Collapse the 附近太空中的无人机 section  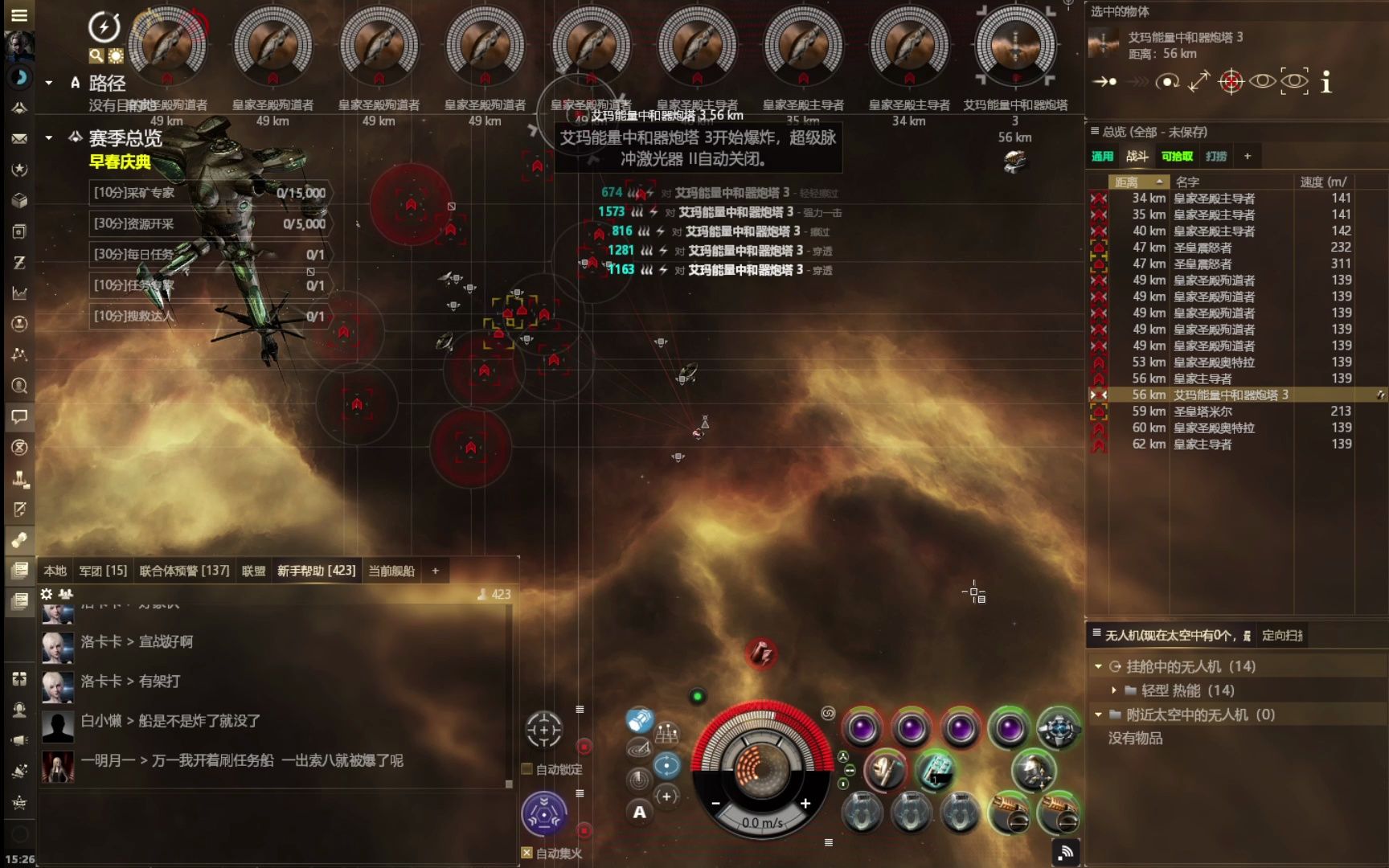[x=1097, y=714]
